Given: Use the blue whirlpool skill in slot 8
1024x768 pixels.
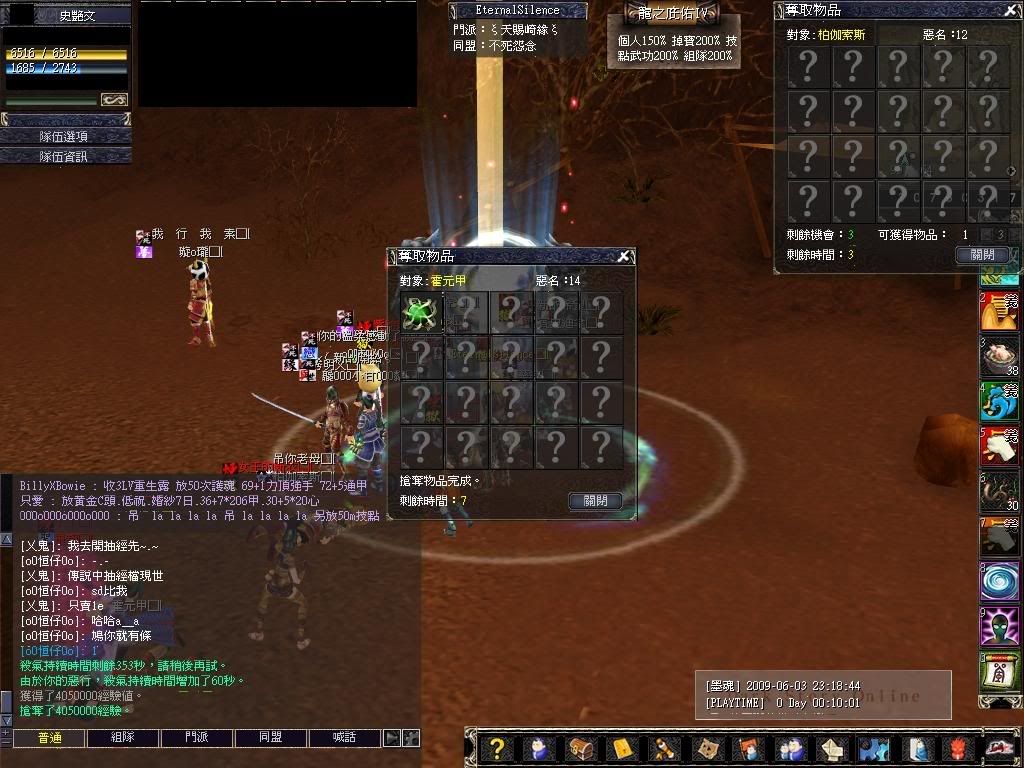Looking at the screenshot, I should coord(999,581).
